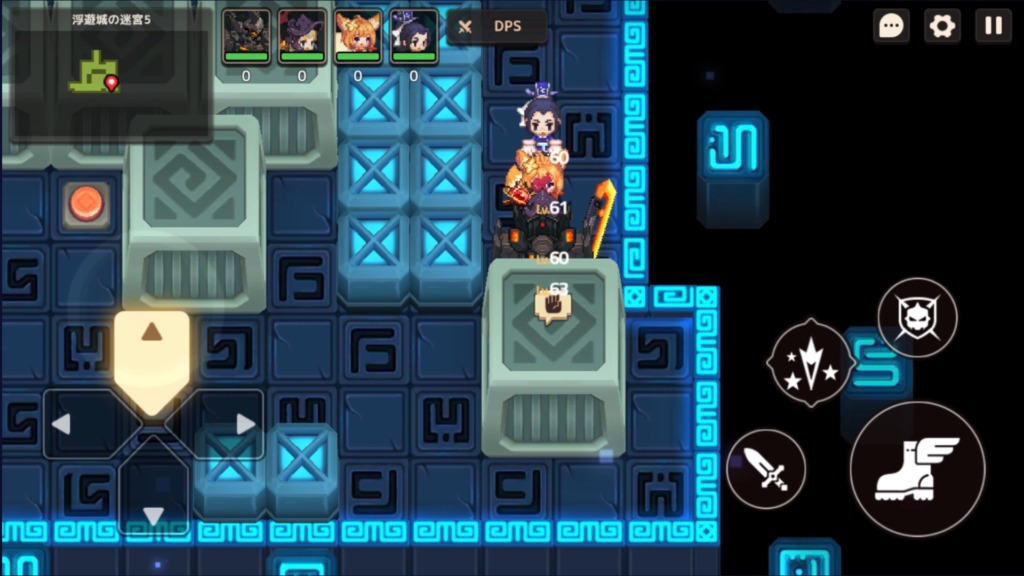Viewport: 1024px width, 576px height.
Task: Select the fox-eared blonde hero portrait
Action: (358, 35)
